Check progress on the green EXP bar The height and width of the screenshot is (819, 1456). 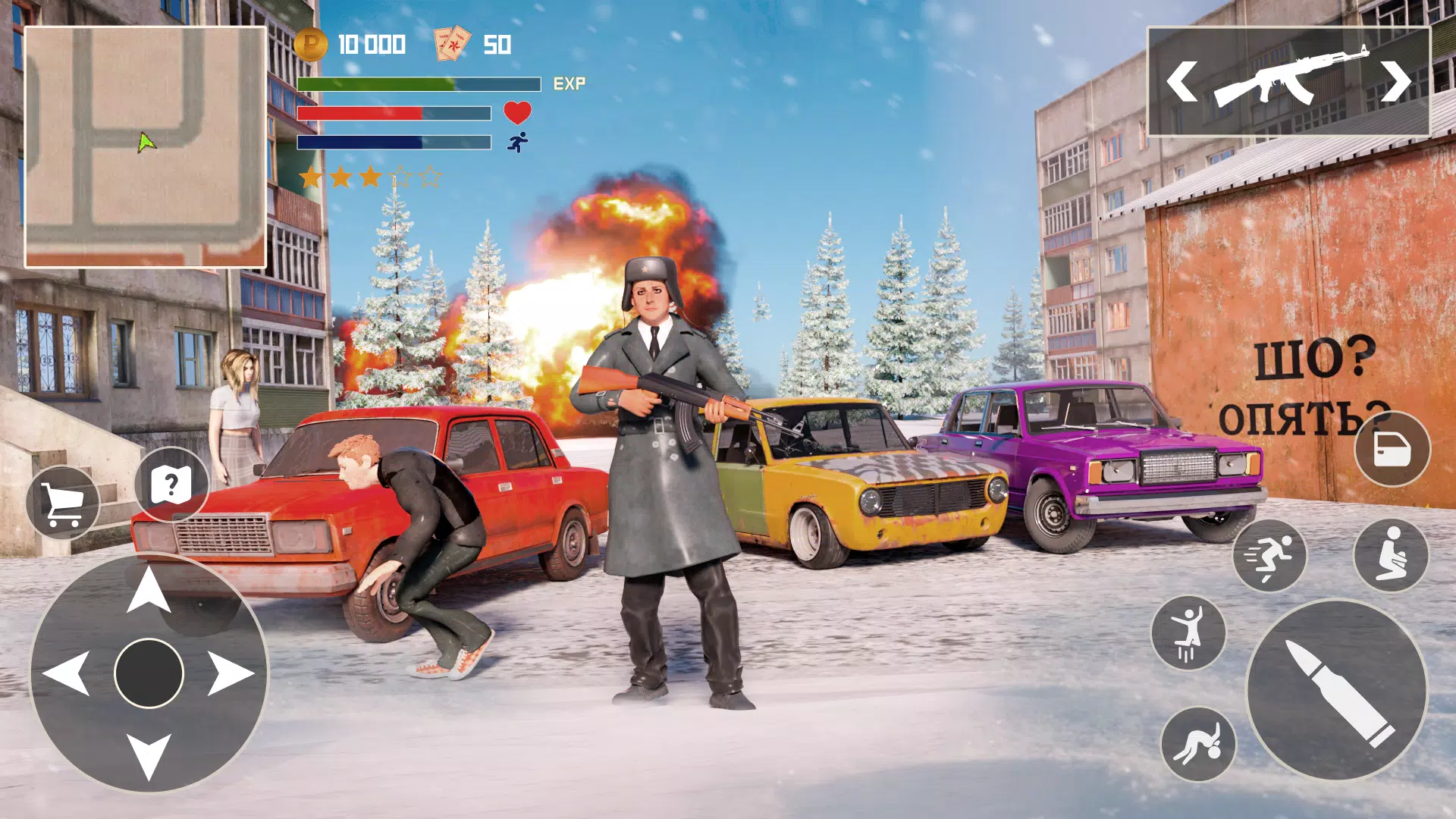coord(417,82)
